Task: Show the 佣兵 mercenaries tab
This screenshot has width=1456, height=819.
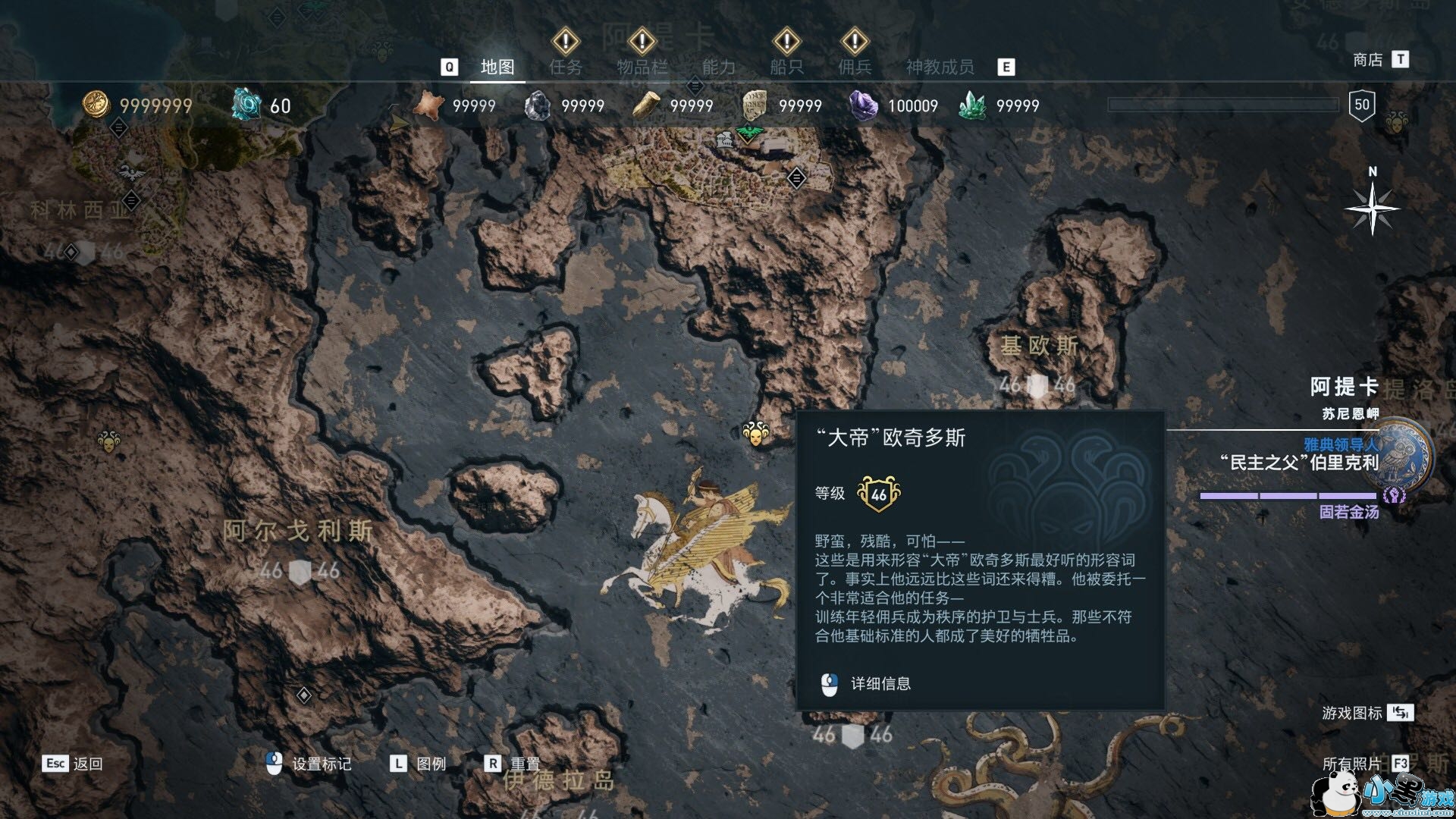Action: point(855,67)
